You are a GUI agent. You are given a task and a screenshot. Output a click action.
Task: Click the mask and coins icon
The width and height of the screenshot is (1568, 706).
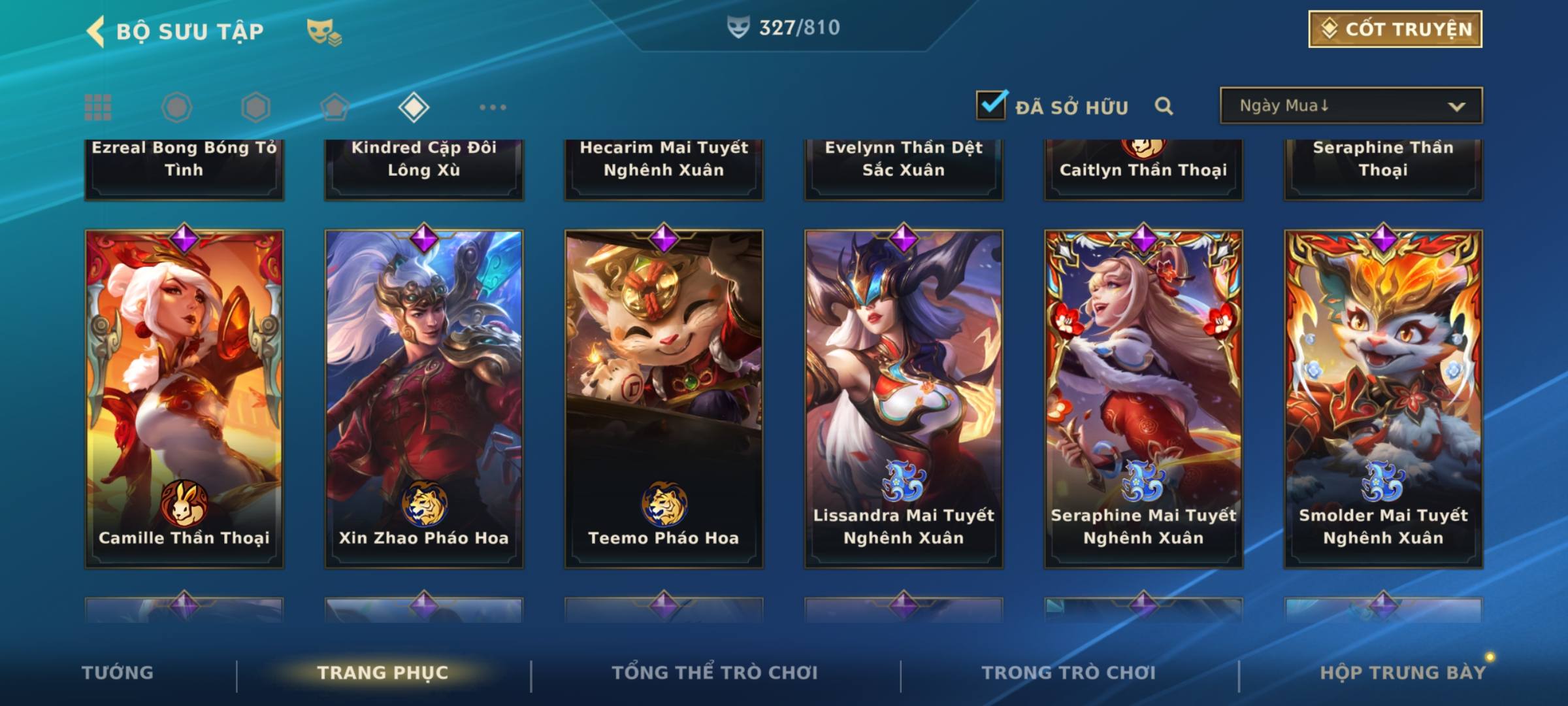point(323,32)
